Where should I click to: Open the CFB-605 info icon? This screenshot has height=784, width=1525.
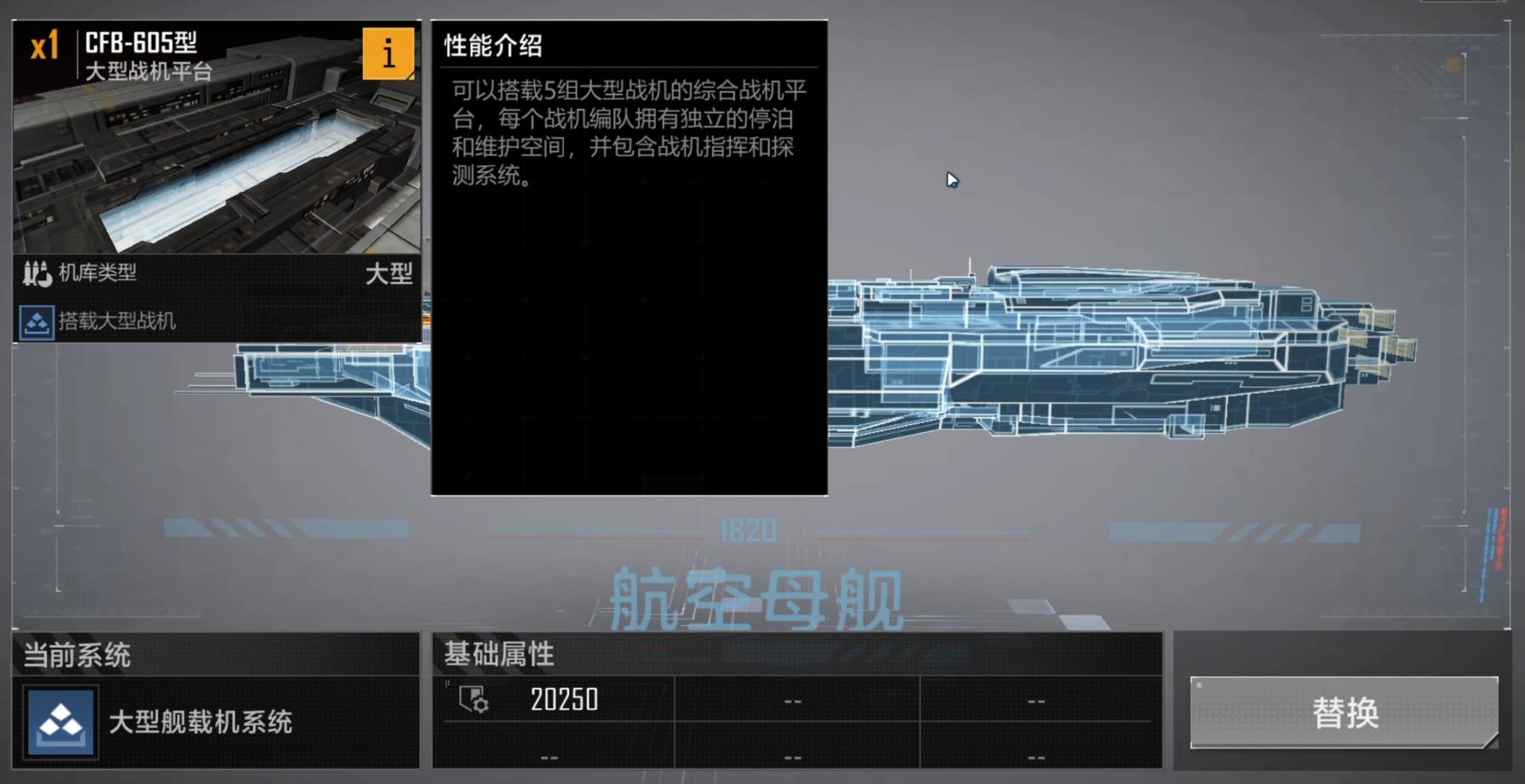click(x=390, y=54)
